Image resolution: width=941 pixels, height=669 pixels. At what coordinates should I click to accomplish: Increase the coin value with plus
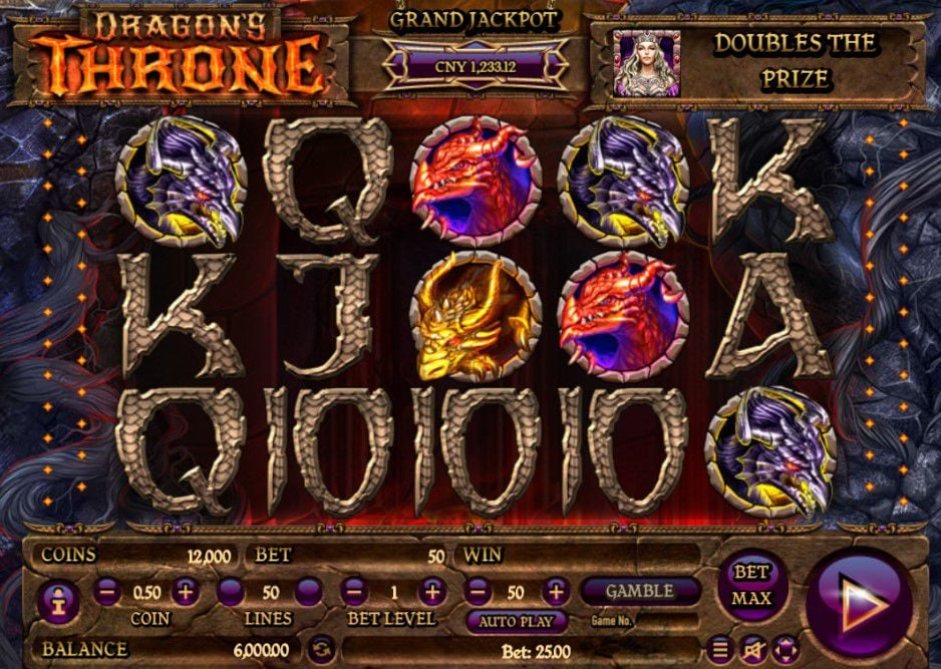point(186,592)
